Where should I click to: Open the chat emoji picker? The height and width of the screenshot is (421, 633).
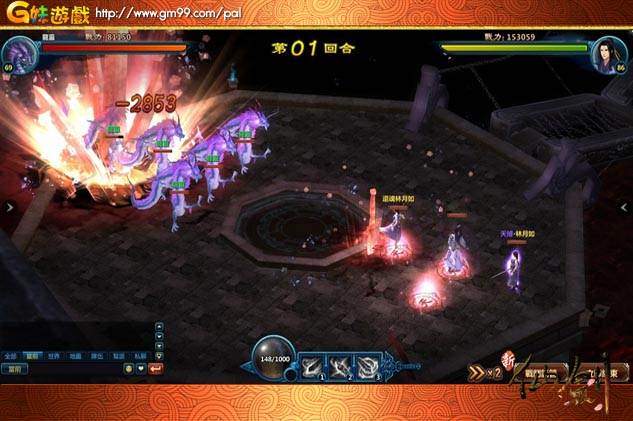pyautogui.click(x=129, y=368)
